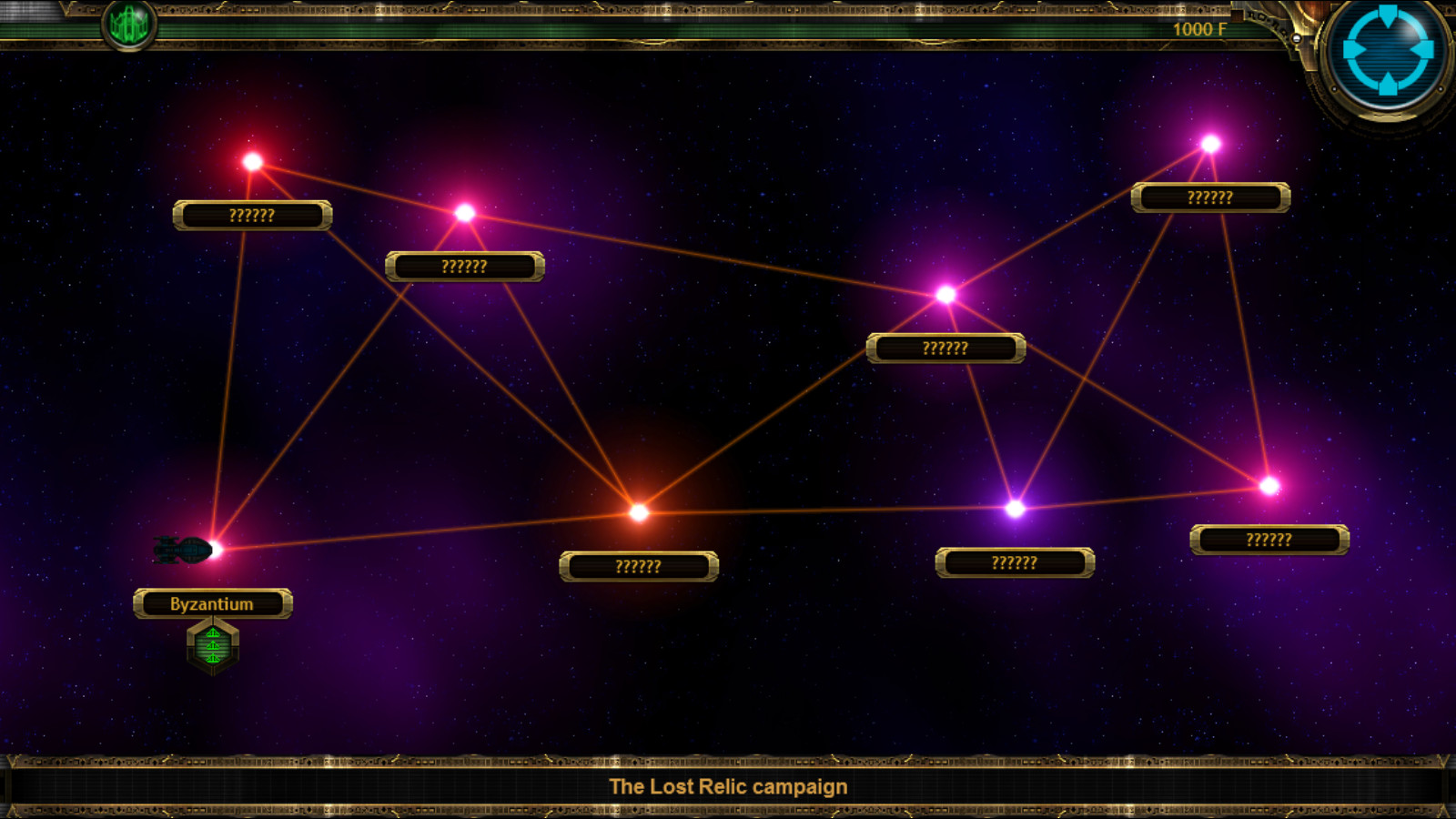This screenshot has height=819, width=1456.
Task: Click the magenta star in the upper right corner
Action: click(1210, 143)
